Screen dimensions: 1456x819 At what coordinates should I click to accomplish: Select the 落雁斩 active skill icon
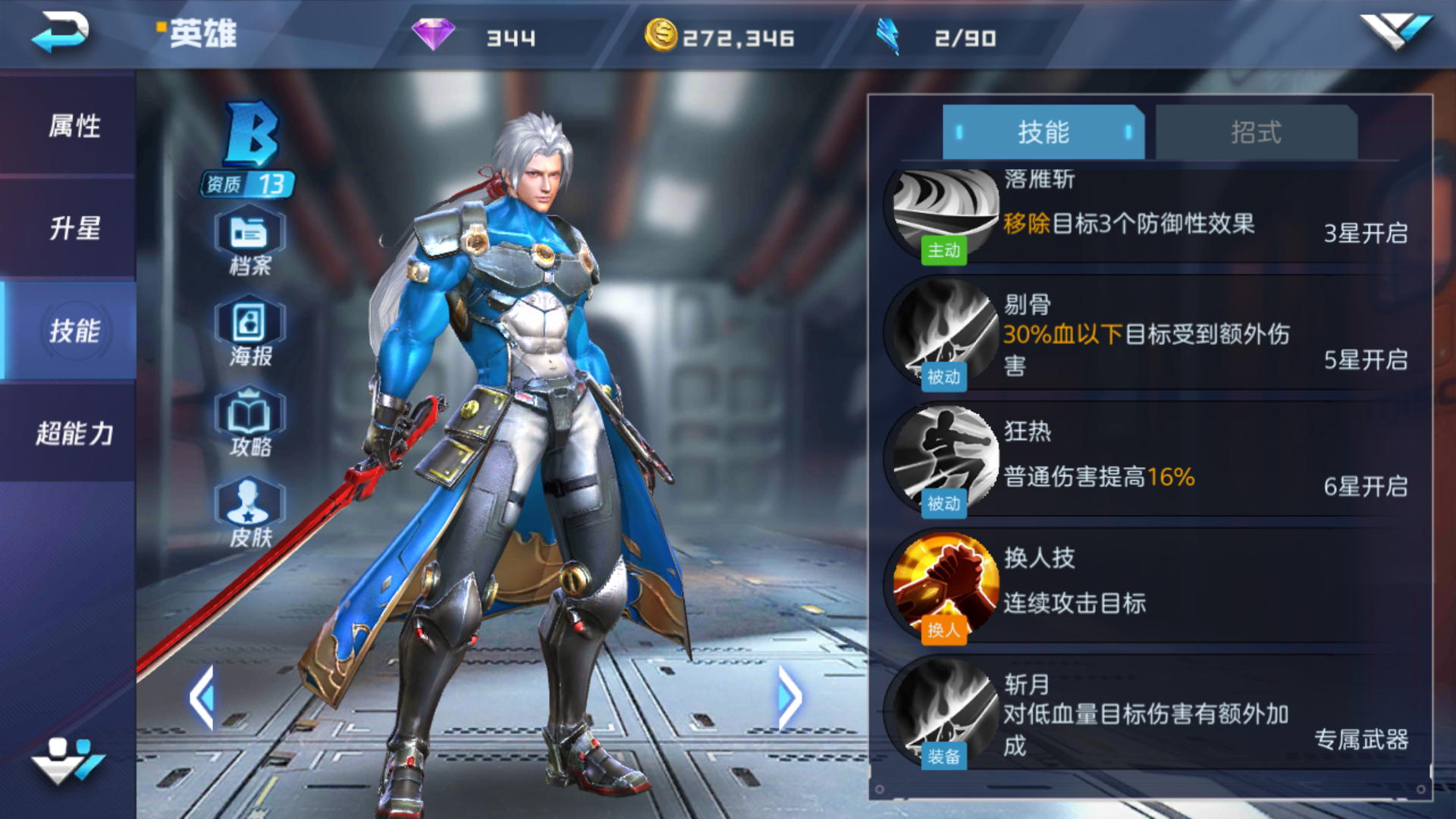940,212
